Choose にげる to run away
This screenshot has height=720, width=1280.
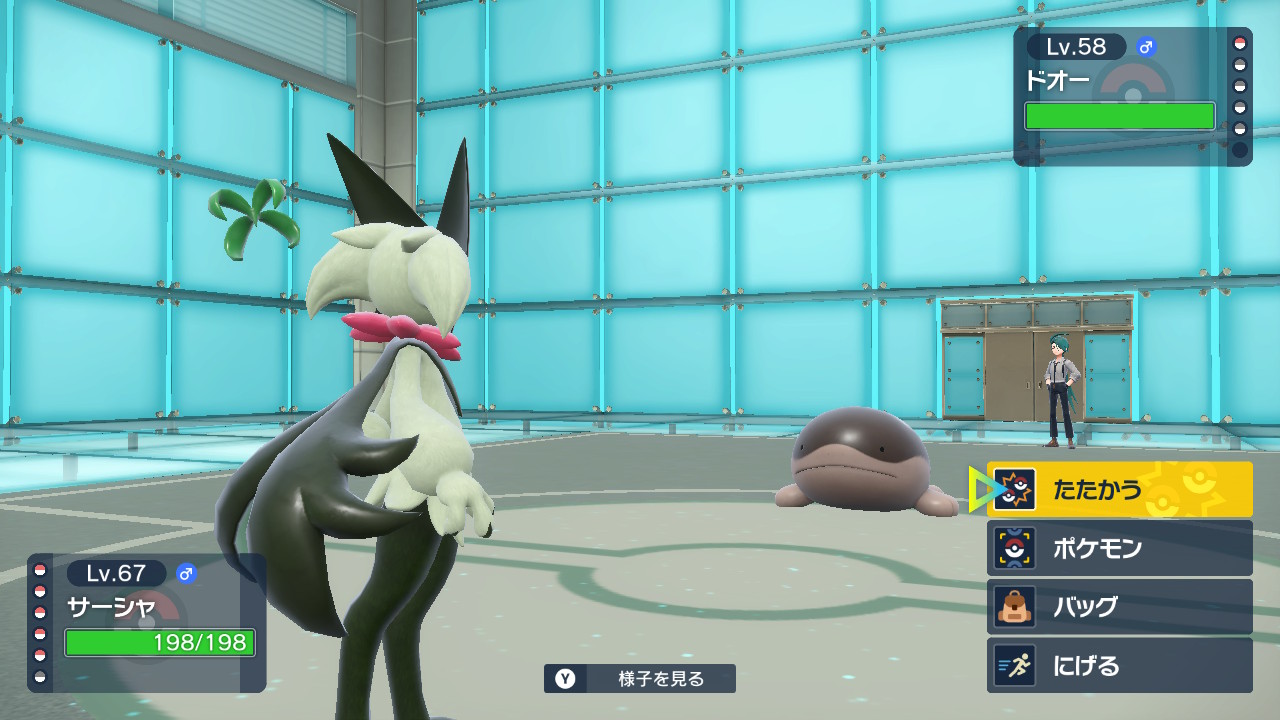click(1119, 666)
